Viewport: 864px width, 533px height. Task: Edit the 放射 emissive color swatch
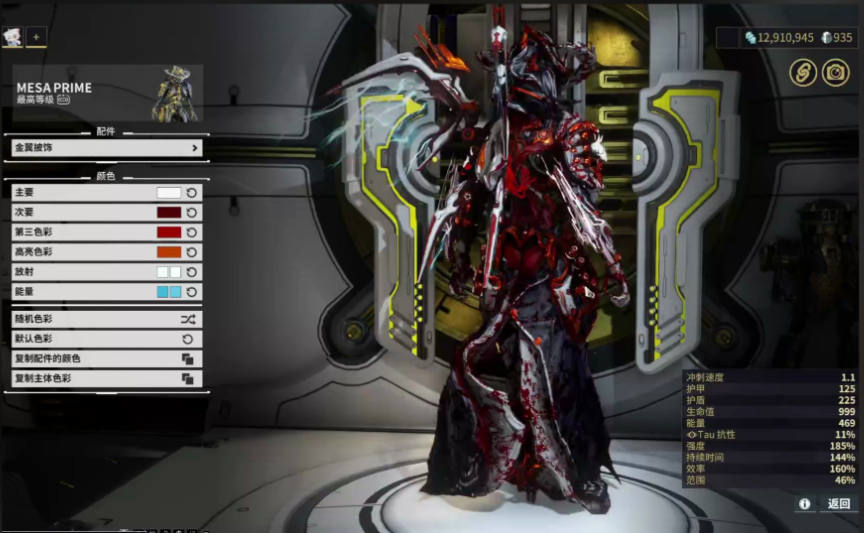pyautogui.click(x=169, y=272)
